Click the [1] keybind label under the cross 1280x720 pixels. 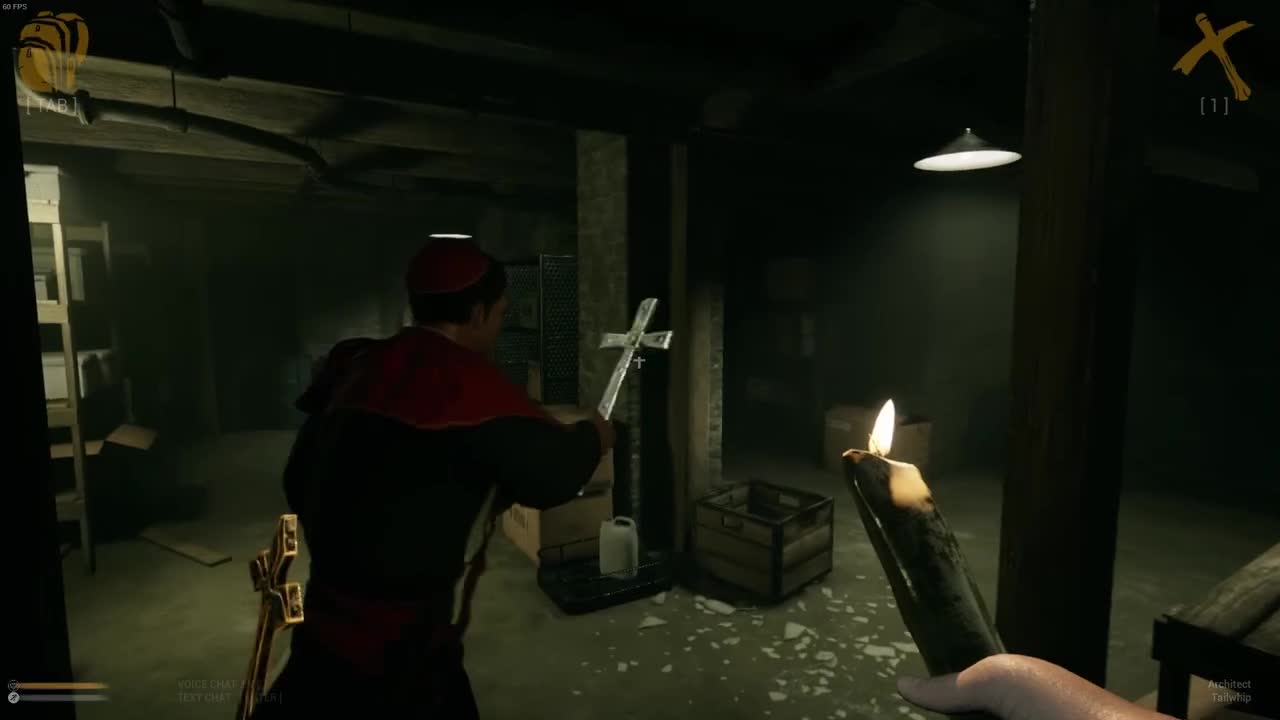click(1213, 106)
